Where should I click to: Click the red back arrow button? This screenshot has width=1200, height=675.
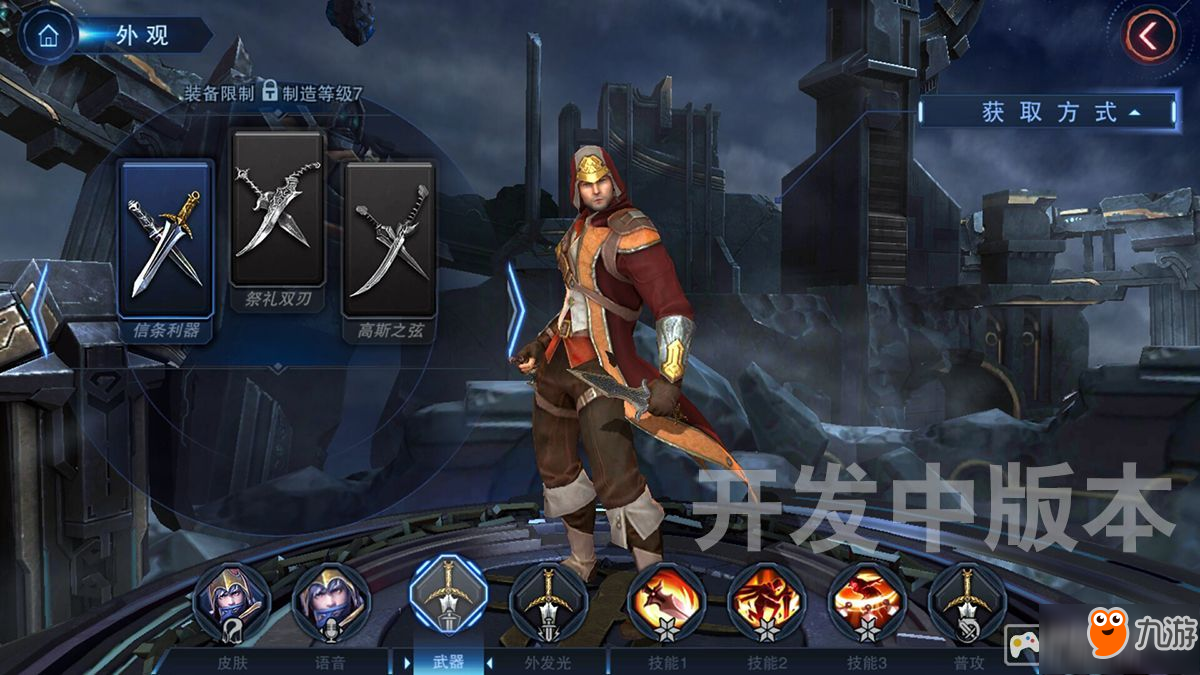(1151, 37)
